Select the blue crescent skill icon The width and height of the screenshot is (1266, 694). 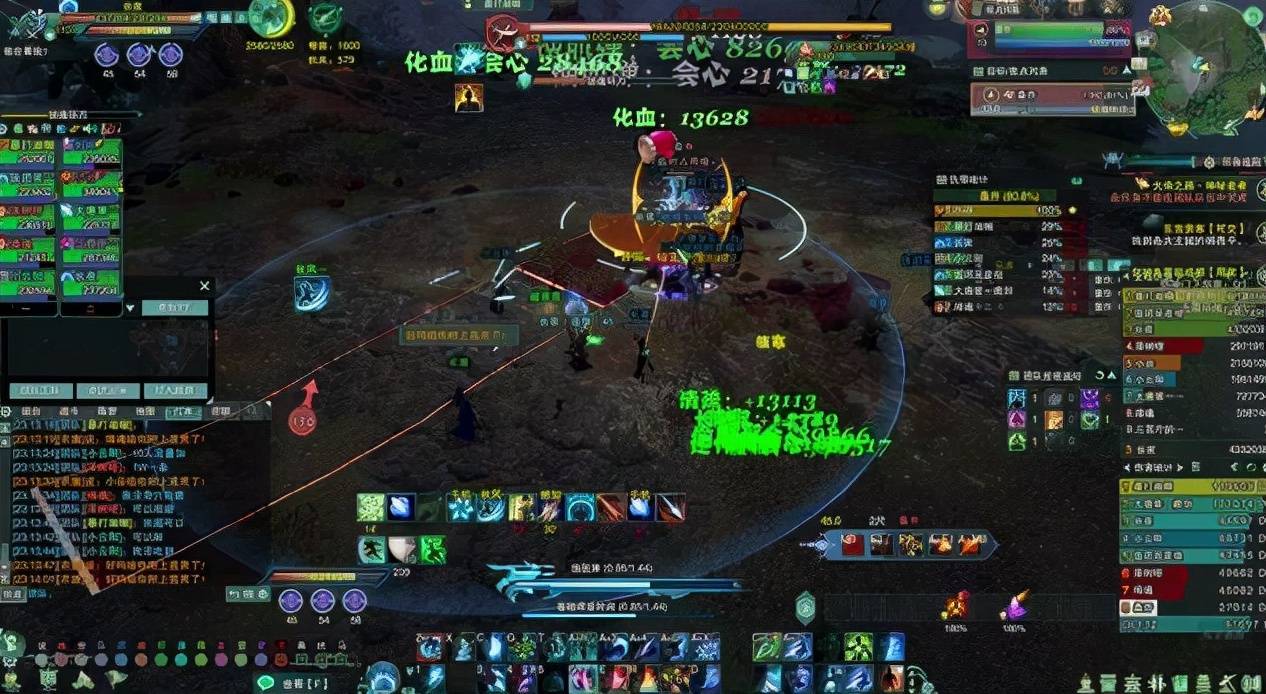(311, 293)
